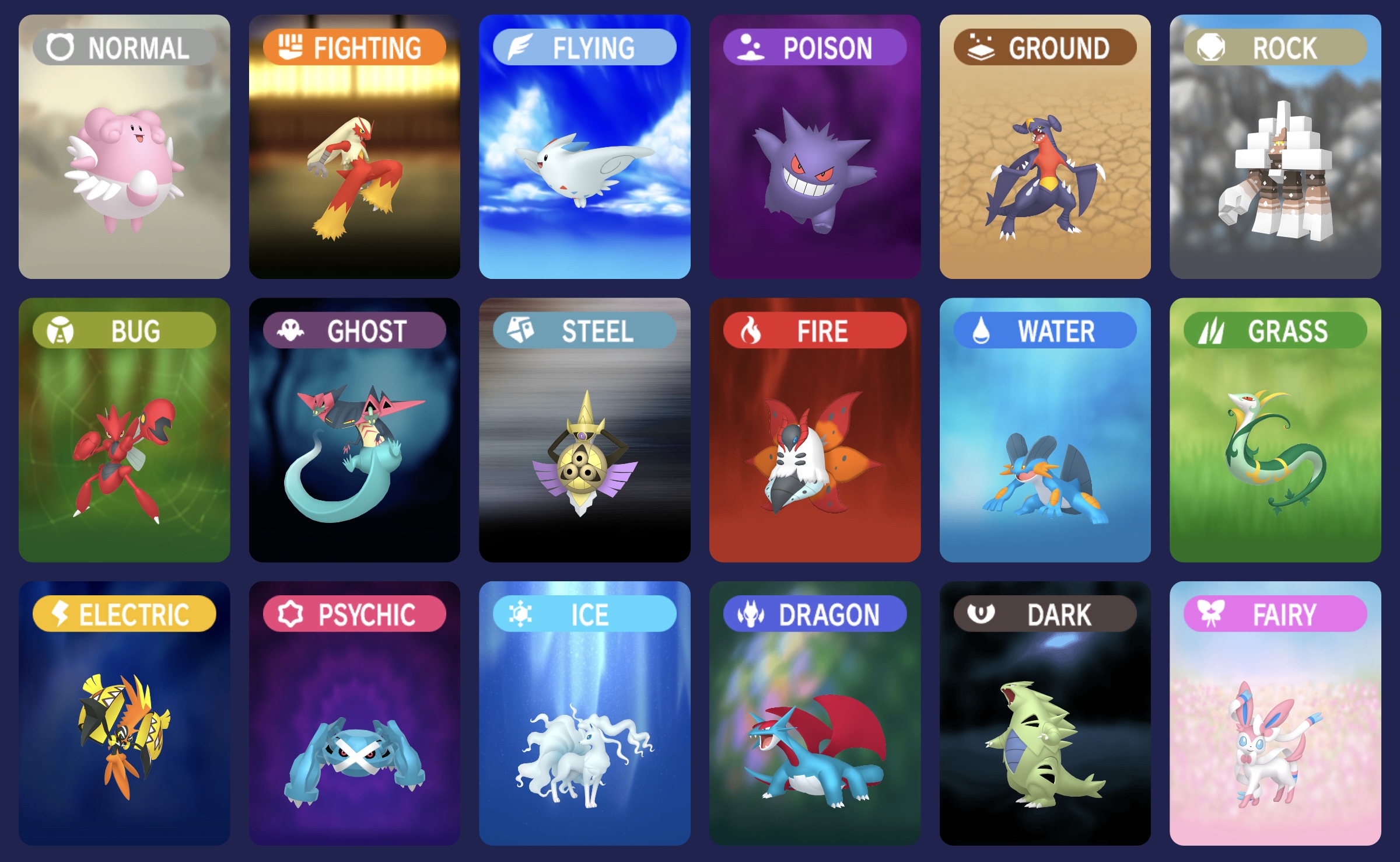Pick the Steel type card with Aegislash
Viewport: 1400px width, 862px height.
[584, 430]
